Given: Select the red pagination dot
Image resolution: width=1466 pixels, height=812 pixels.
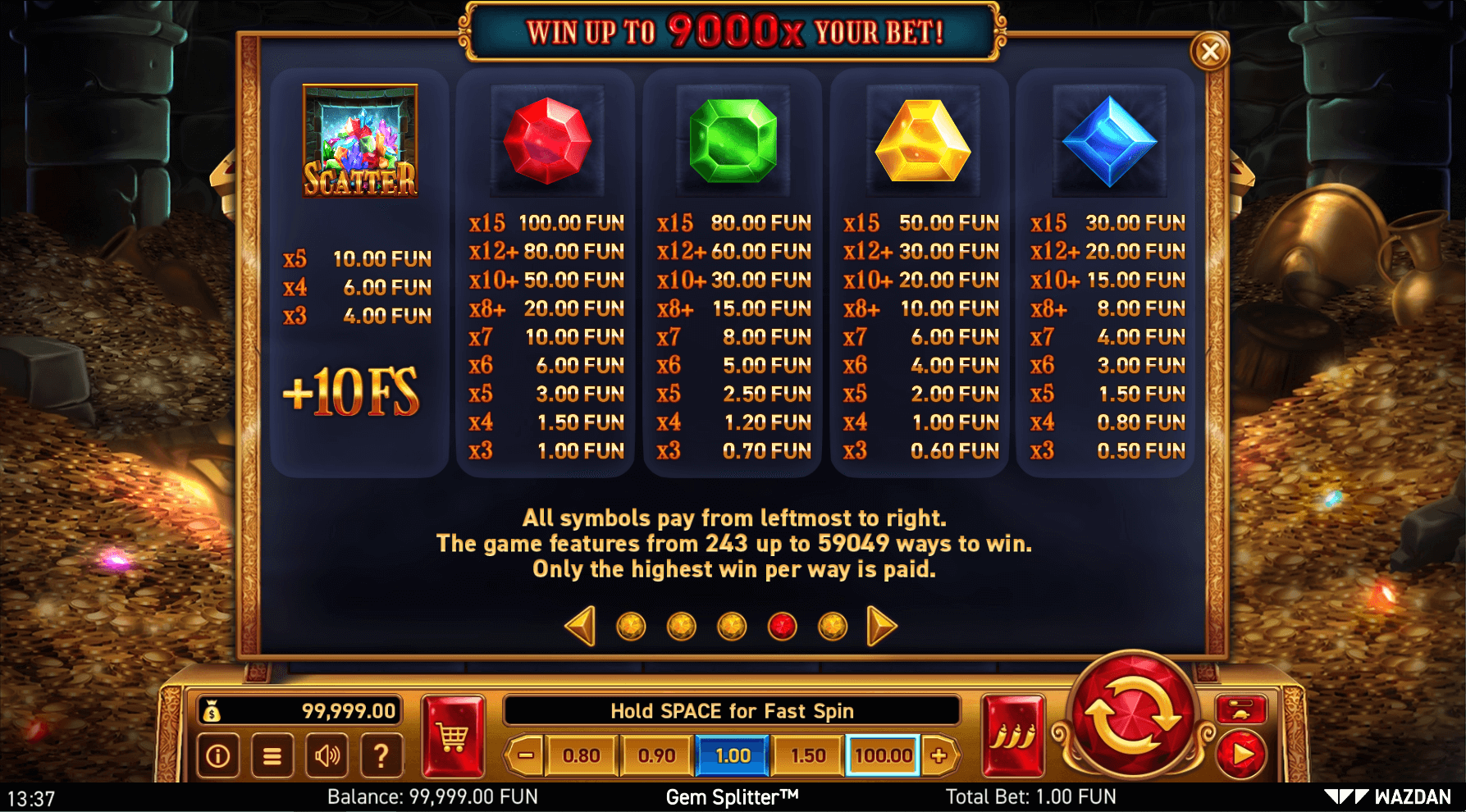Looking at the screenshot, I should [x=783, y=624].
